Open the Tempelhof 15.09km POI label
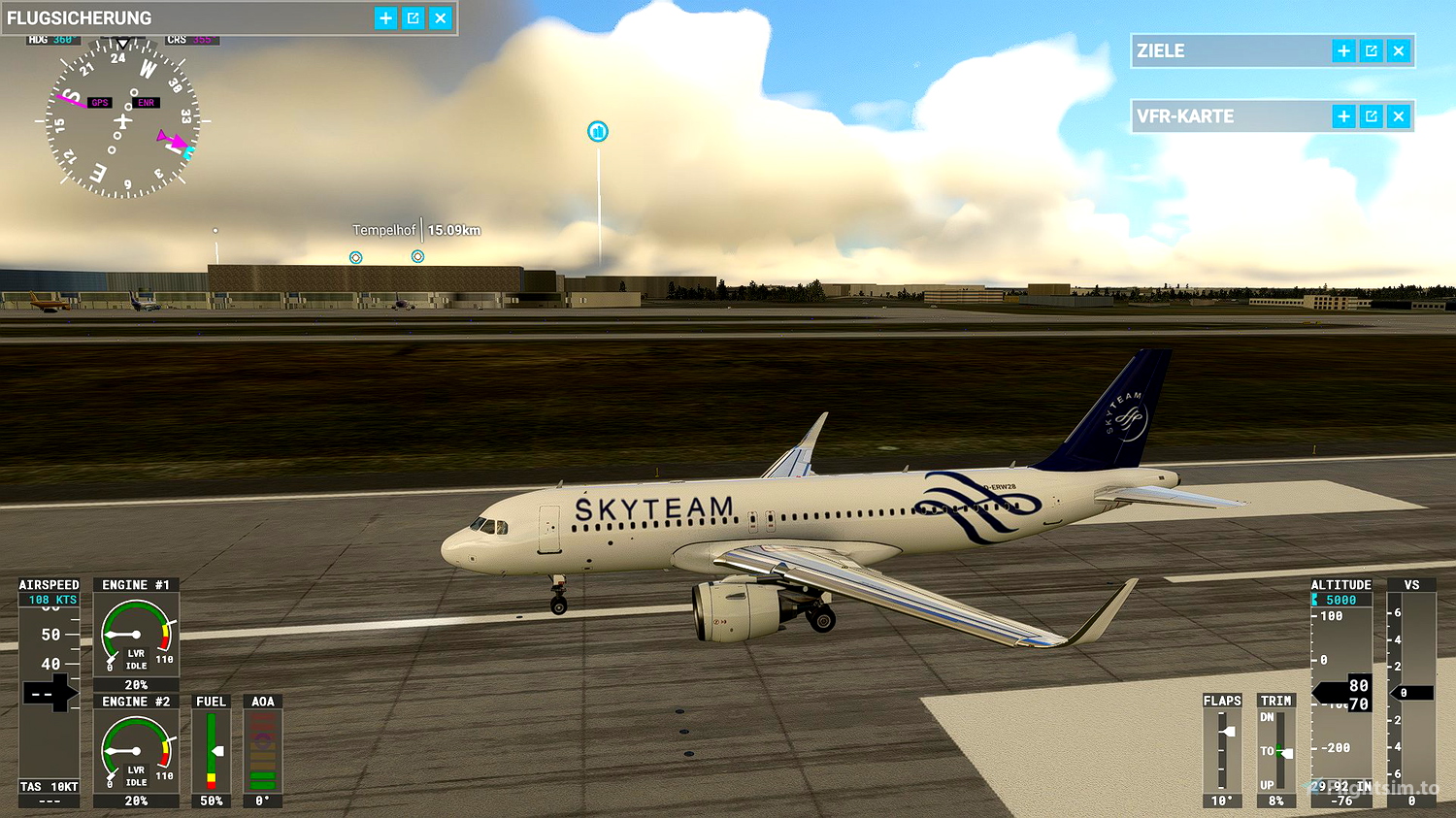 point(417,230)
